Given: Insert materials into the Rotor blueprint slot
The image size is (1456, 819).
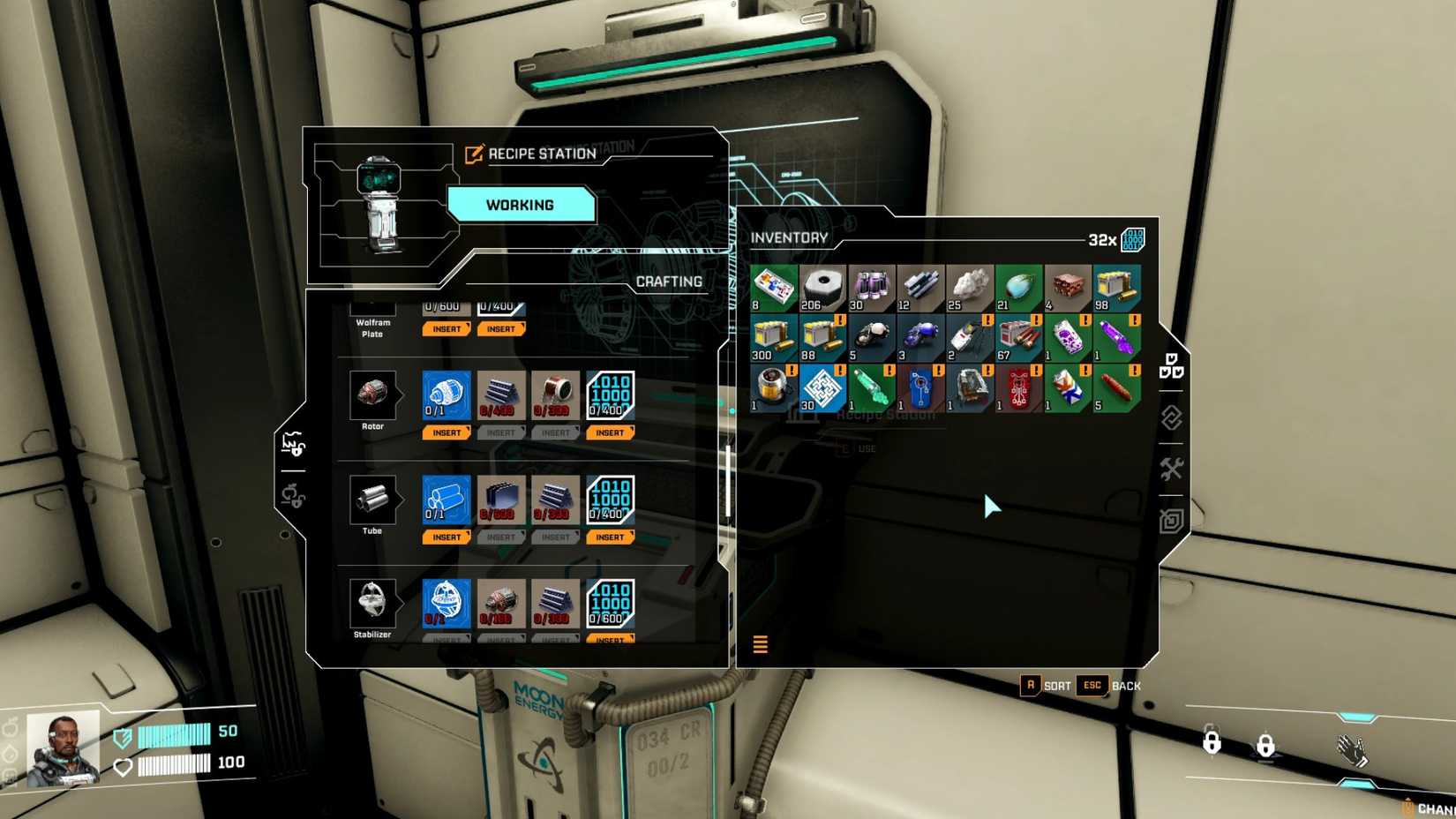Looking at the screenshot, I should (x=447, y=432).
